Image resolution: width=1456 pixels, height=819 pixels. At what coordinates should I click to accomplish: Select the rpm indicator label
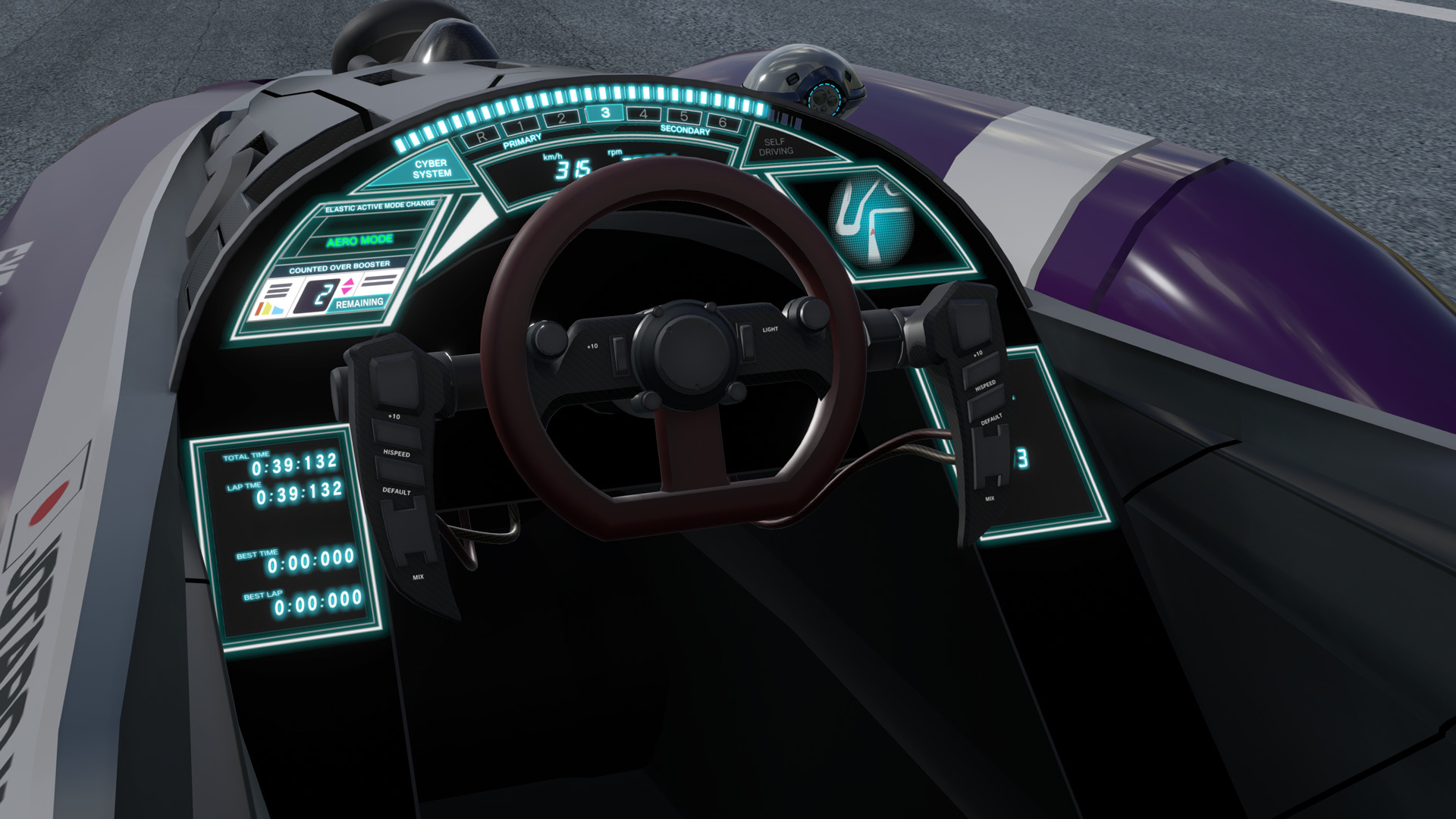[614, 152]
